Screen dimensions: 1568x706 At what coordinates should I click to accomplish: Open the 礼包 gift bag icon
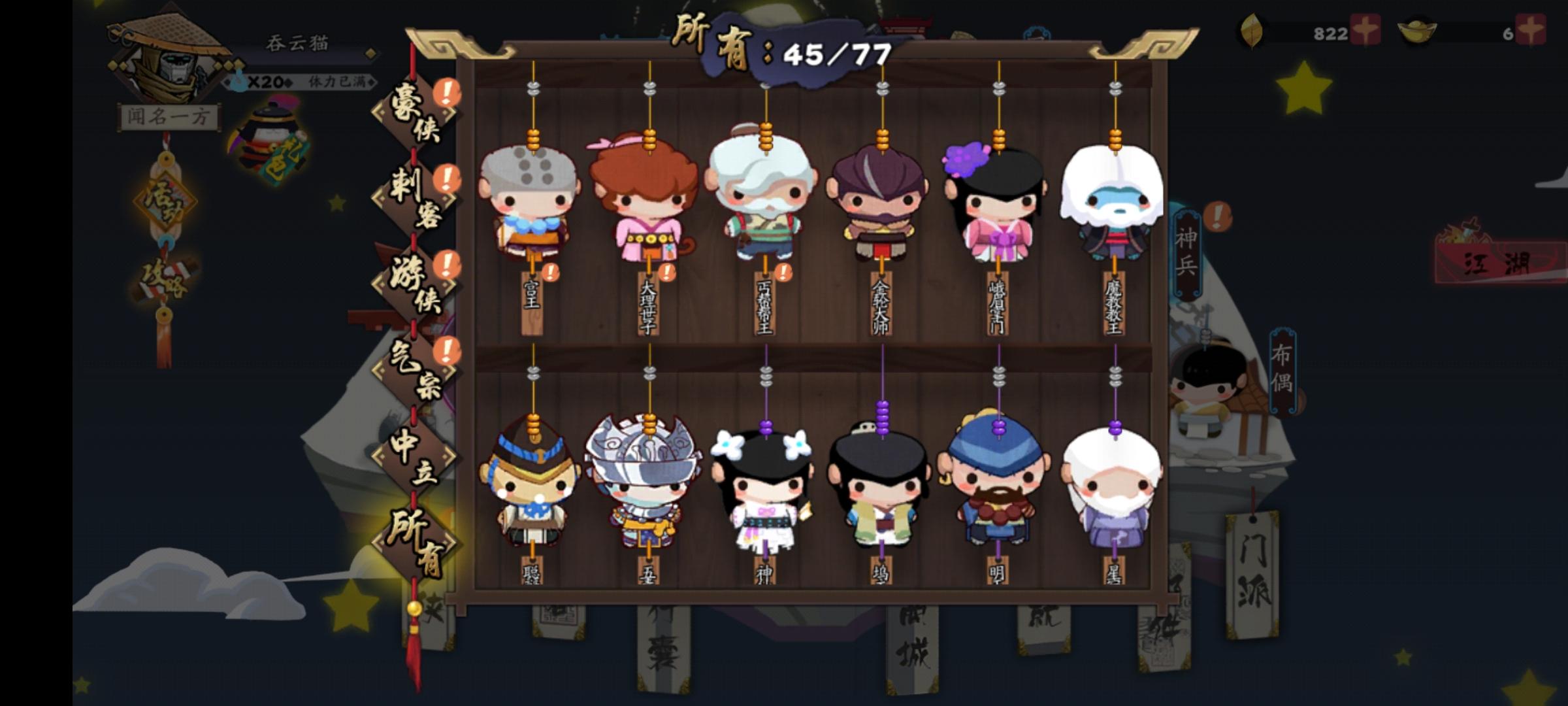(268, 134)
